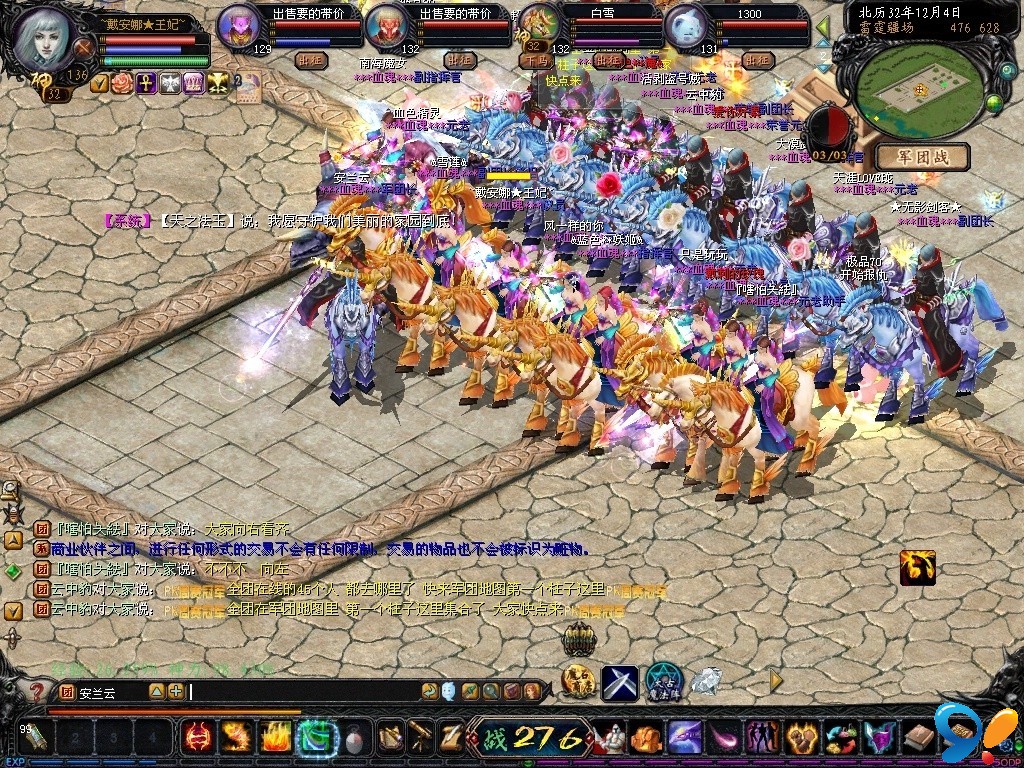Screen dimensions: 1024x768
Task: Select the white ghost pet portrait
Action: 686,26
